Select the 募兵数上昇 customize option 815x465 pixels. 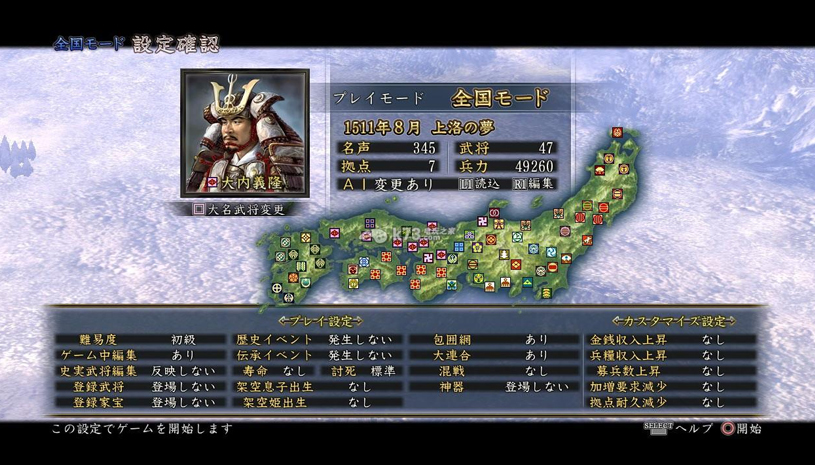click(x=671, y=371)
